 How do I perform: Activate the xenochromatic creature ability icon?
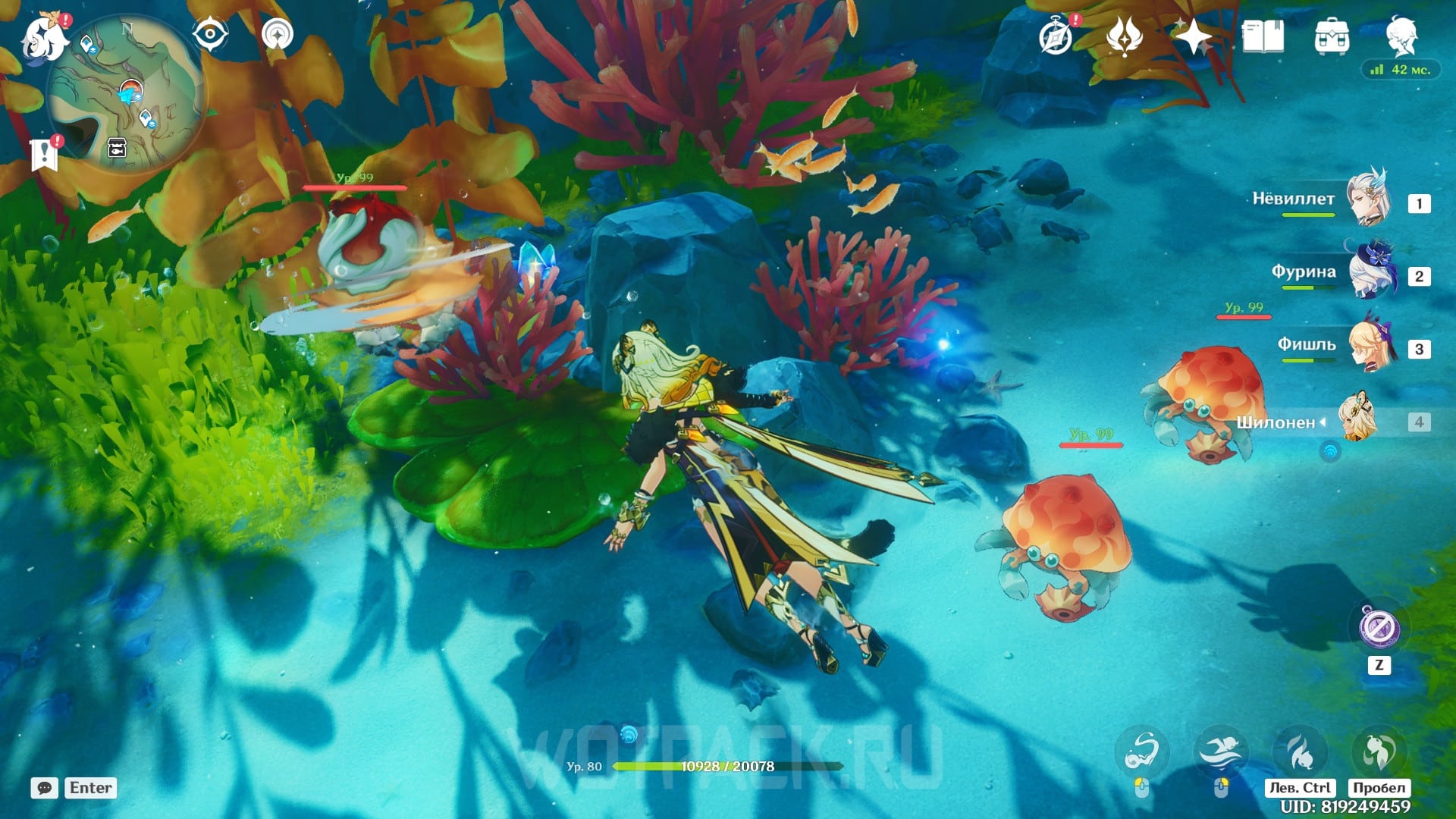tap(1142, 752)
